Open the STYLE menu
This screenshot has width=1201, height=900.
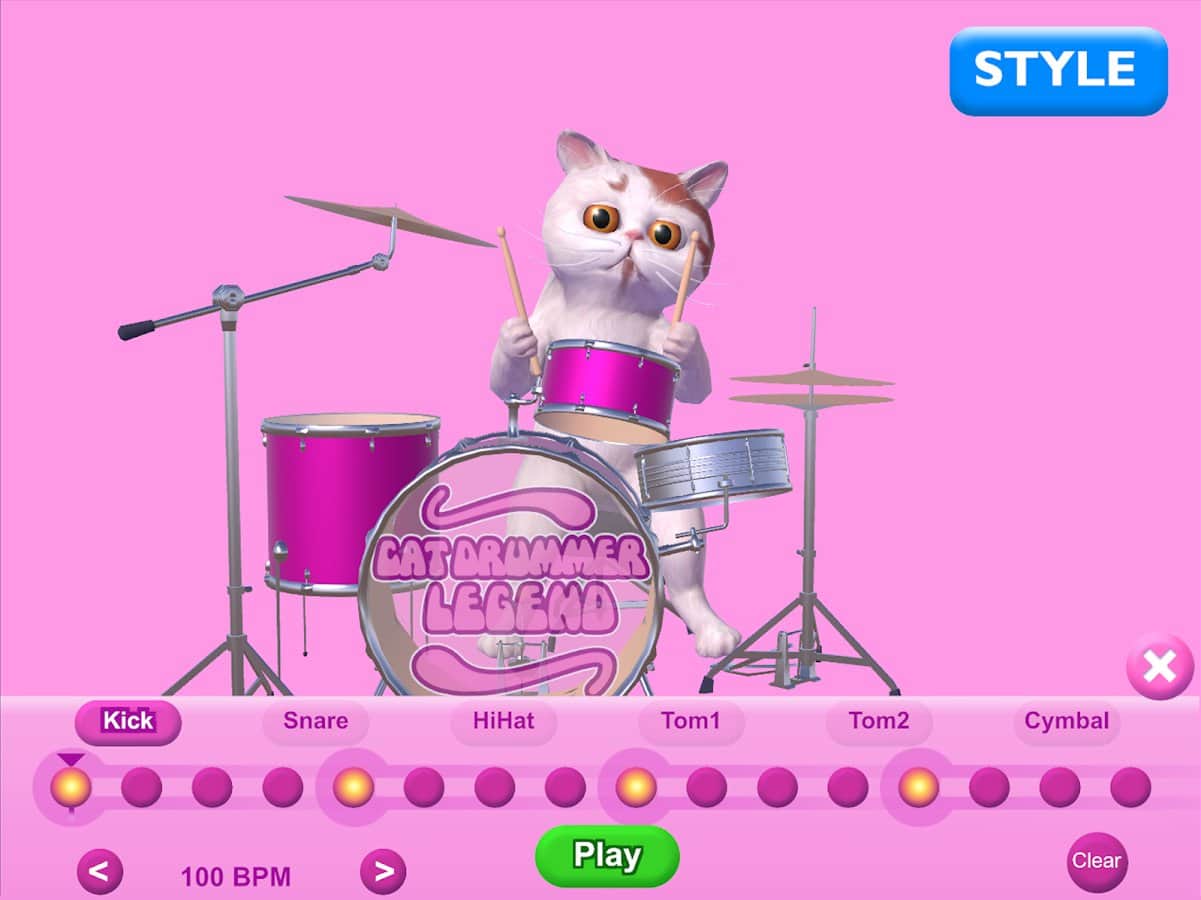(x=1058, y=70)
